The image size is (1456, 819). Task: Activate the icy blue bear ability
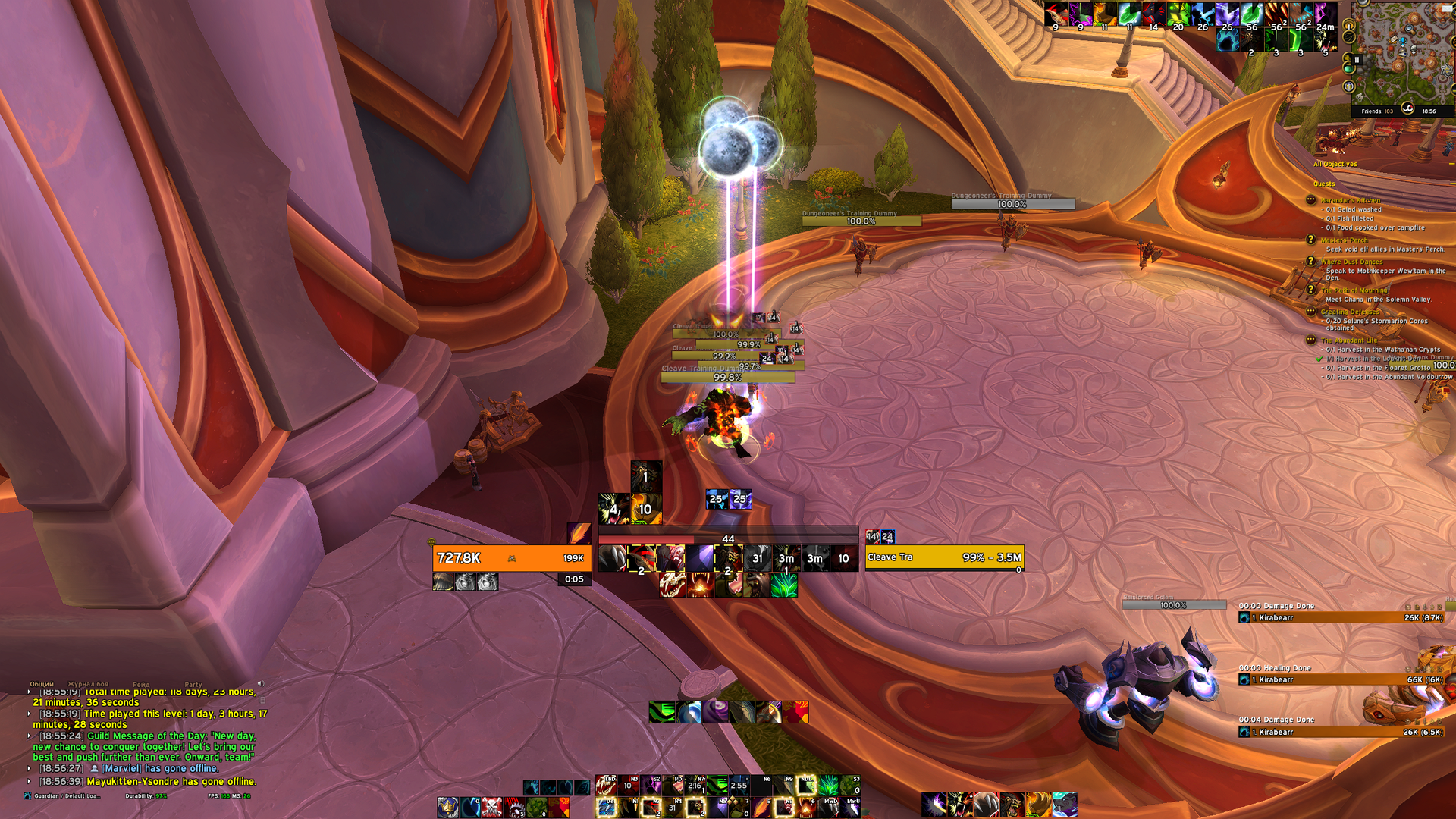click(x=1064, y=805)
